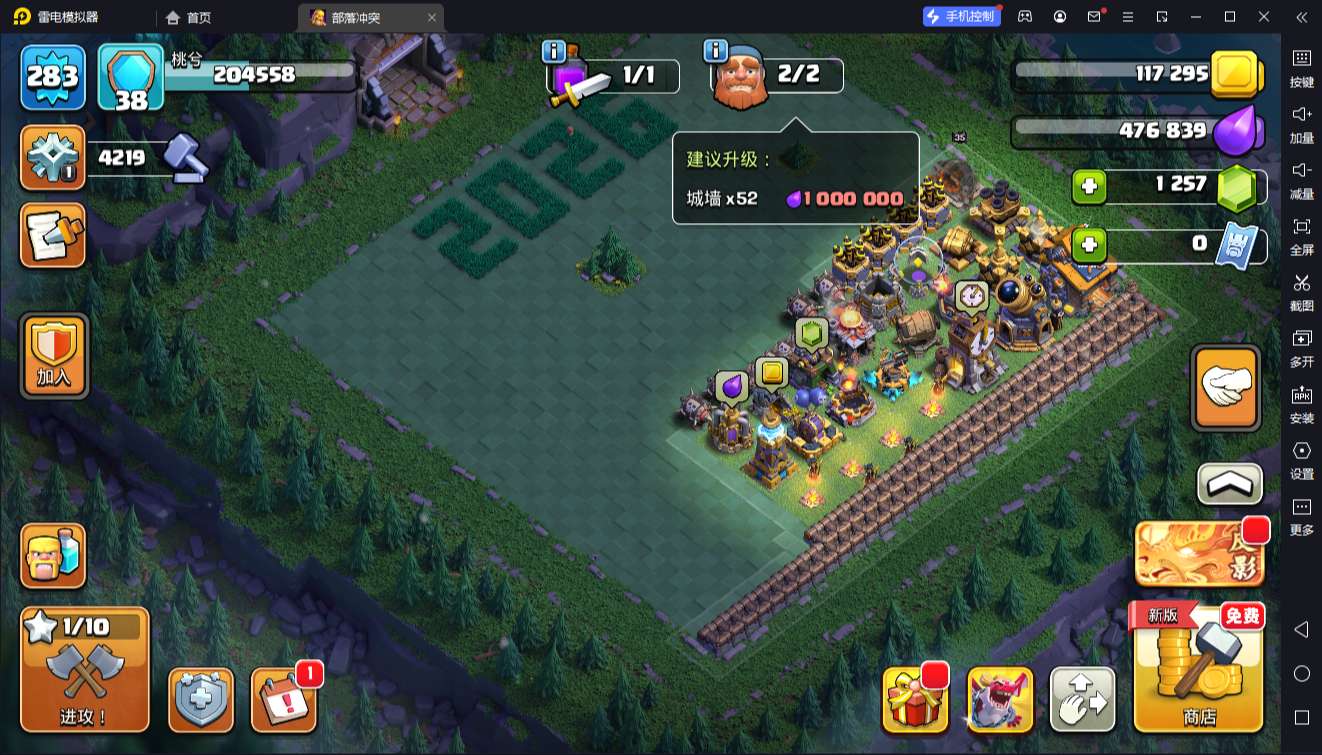The height and width of the screenshot is (755, 1322).
Task: Show the battle machine sword info
Action: (553, 51)
